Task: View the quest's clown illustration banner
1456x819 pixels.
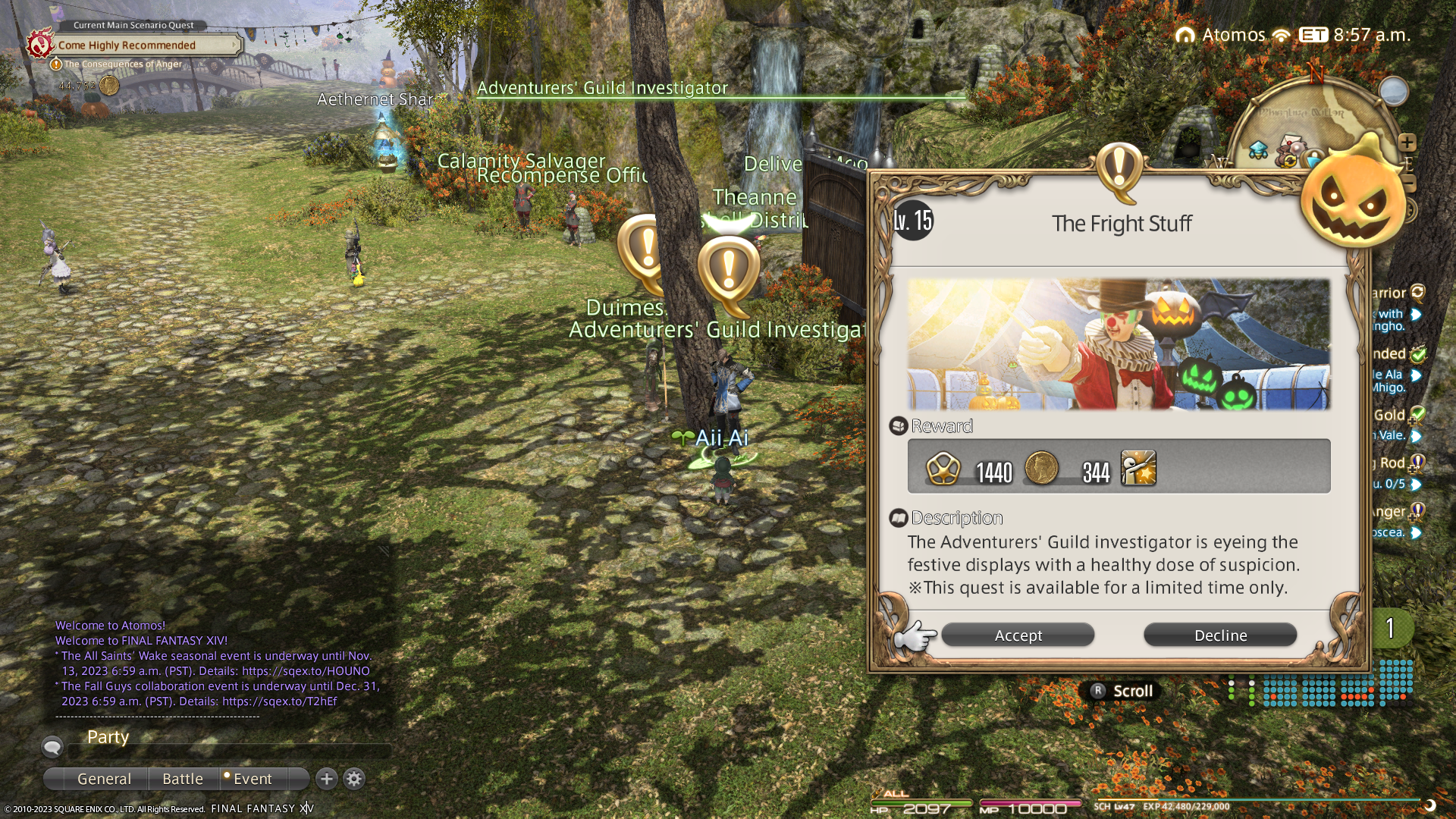Action: click(x=1119, y=344)
